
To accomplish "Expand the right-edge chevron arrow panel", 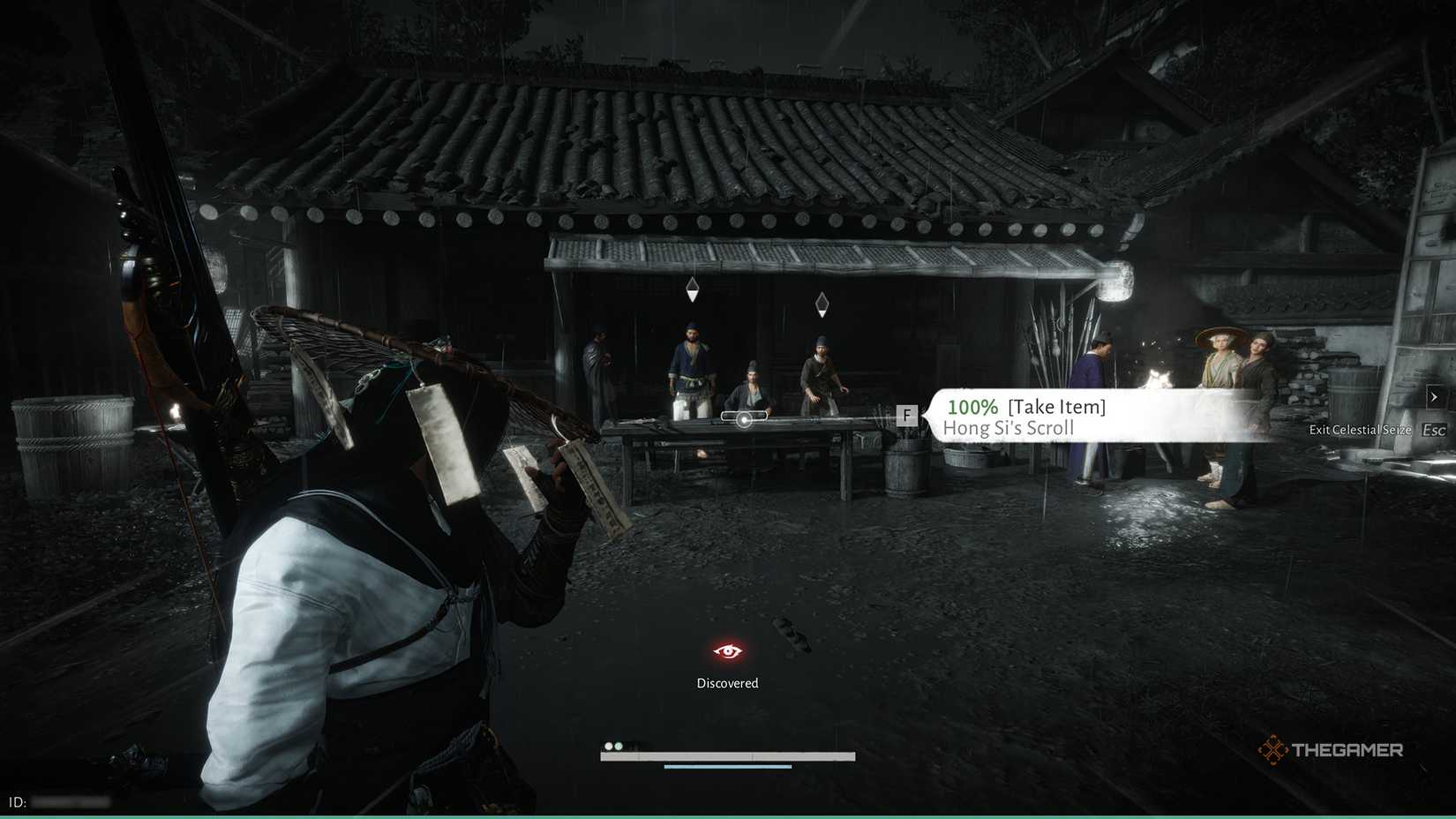I will [1433, 397].
